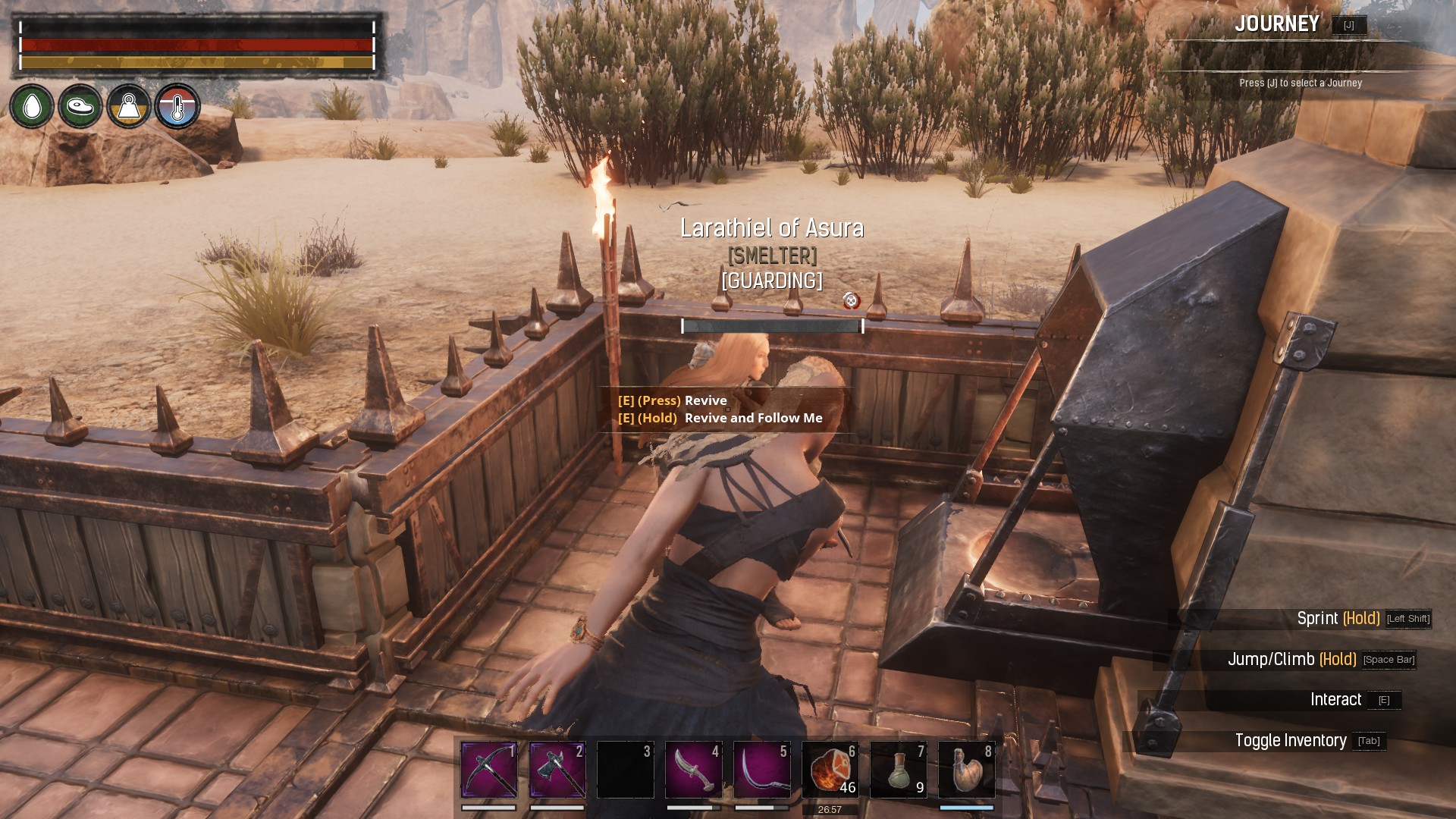The image size is (1456, 819).
Task: Choose the Revive interaction option
Action: coord(705,400)
